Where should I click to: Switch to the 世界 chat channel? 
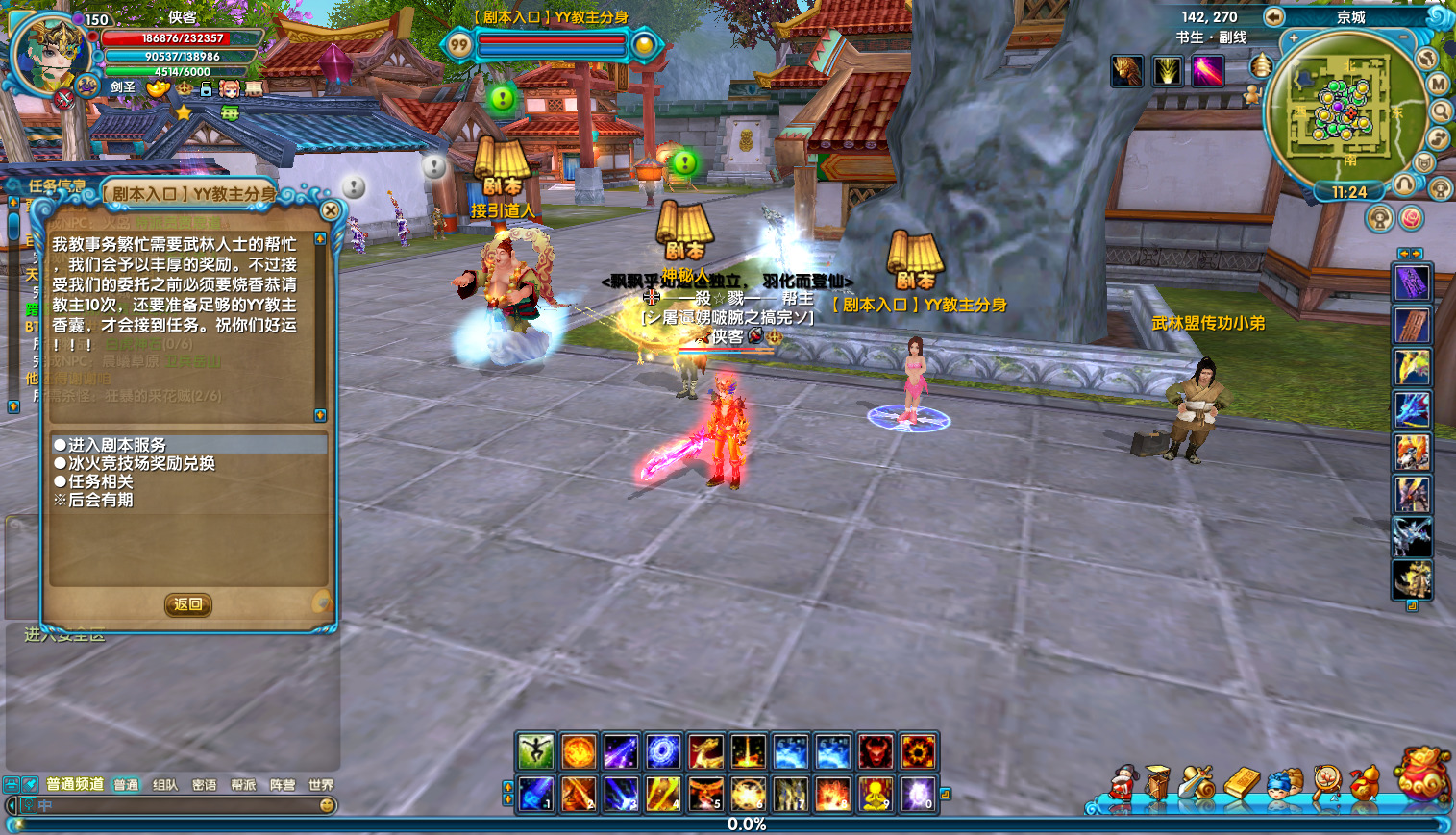pos(321,785)
